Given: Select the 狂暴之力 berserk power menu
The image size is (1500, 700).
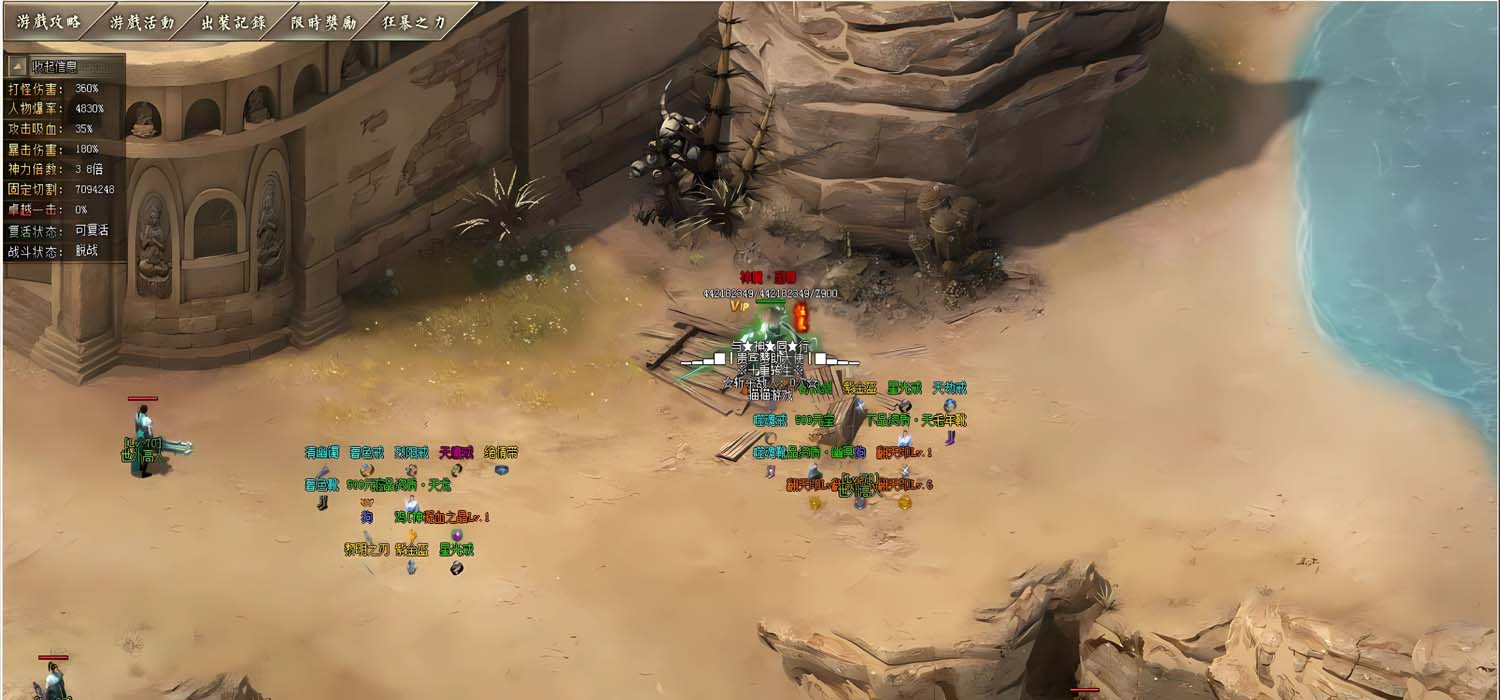Looking at the screenshot, I should (414, 22).
